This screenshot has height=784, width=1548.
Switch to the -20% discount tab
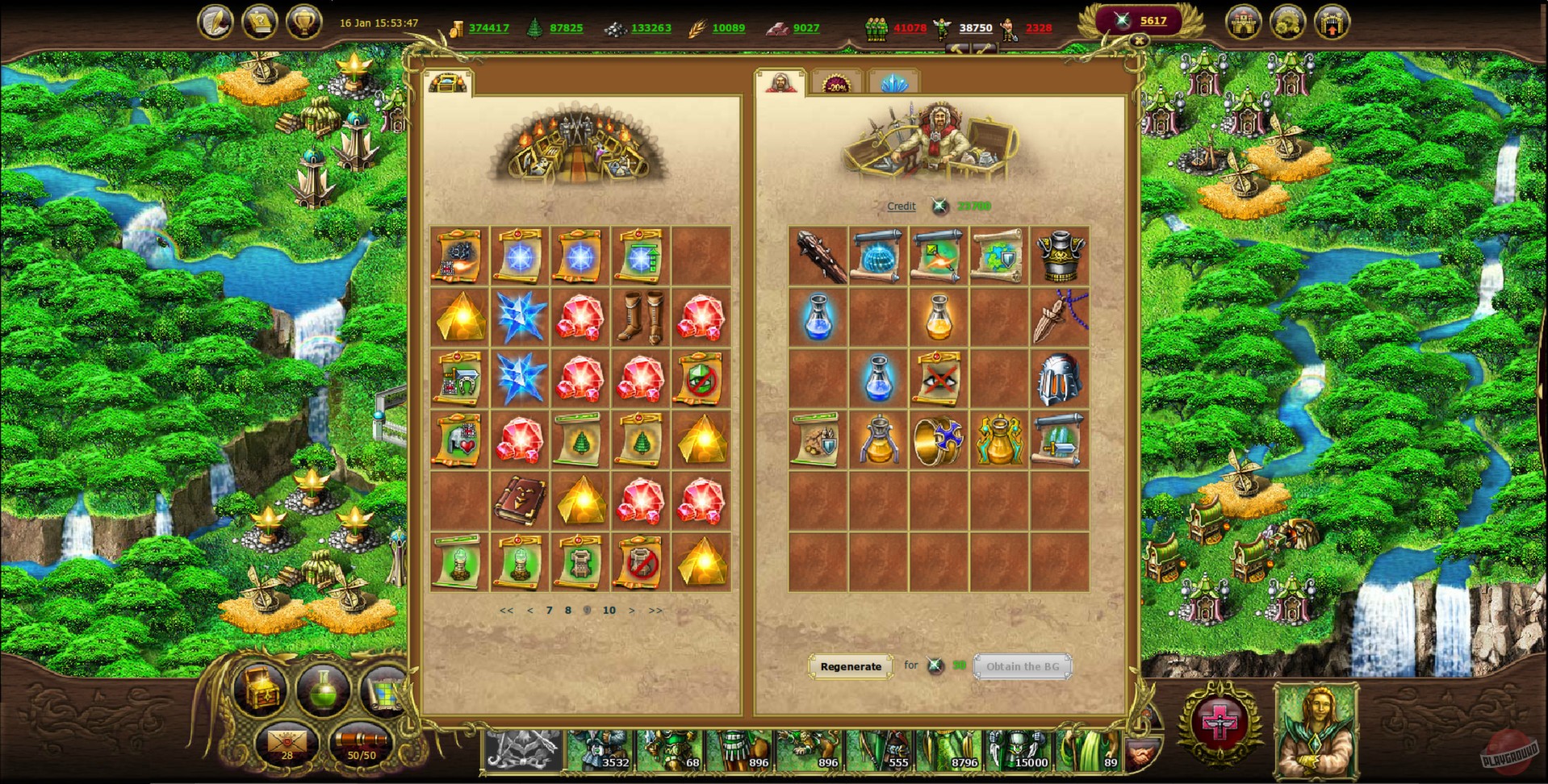click(836, 83)
